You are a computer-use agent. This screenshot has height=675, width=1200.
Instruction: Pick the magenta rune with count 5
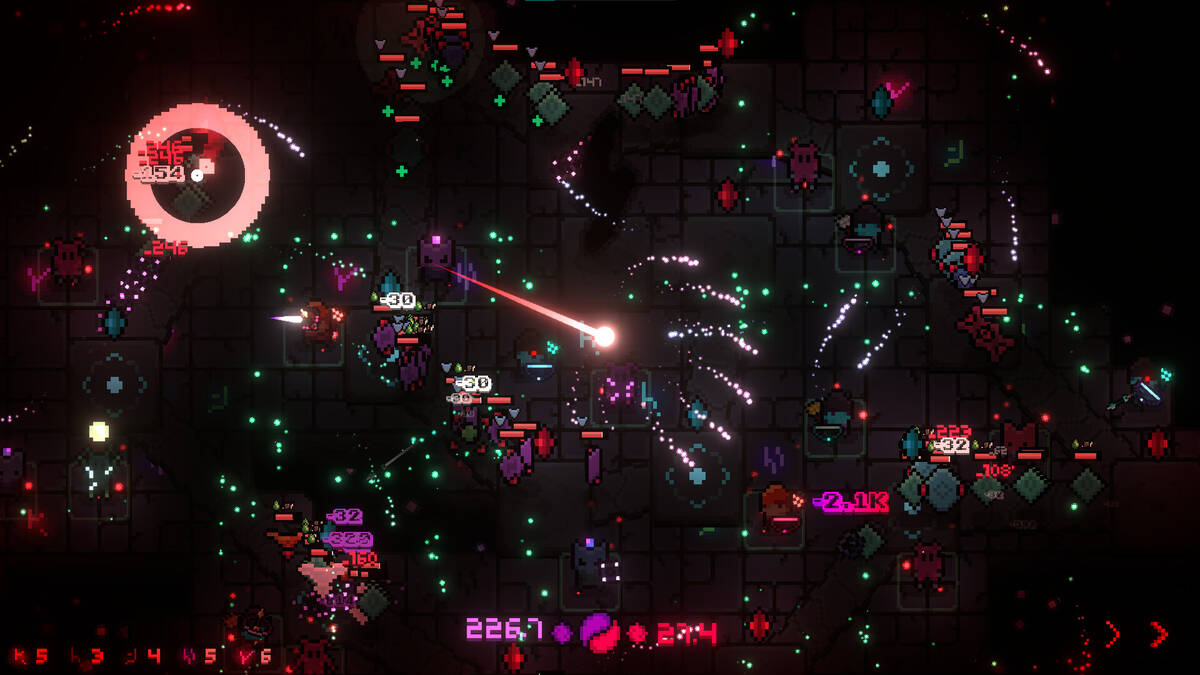(x=198, y=656)
